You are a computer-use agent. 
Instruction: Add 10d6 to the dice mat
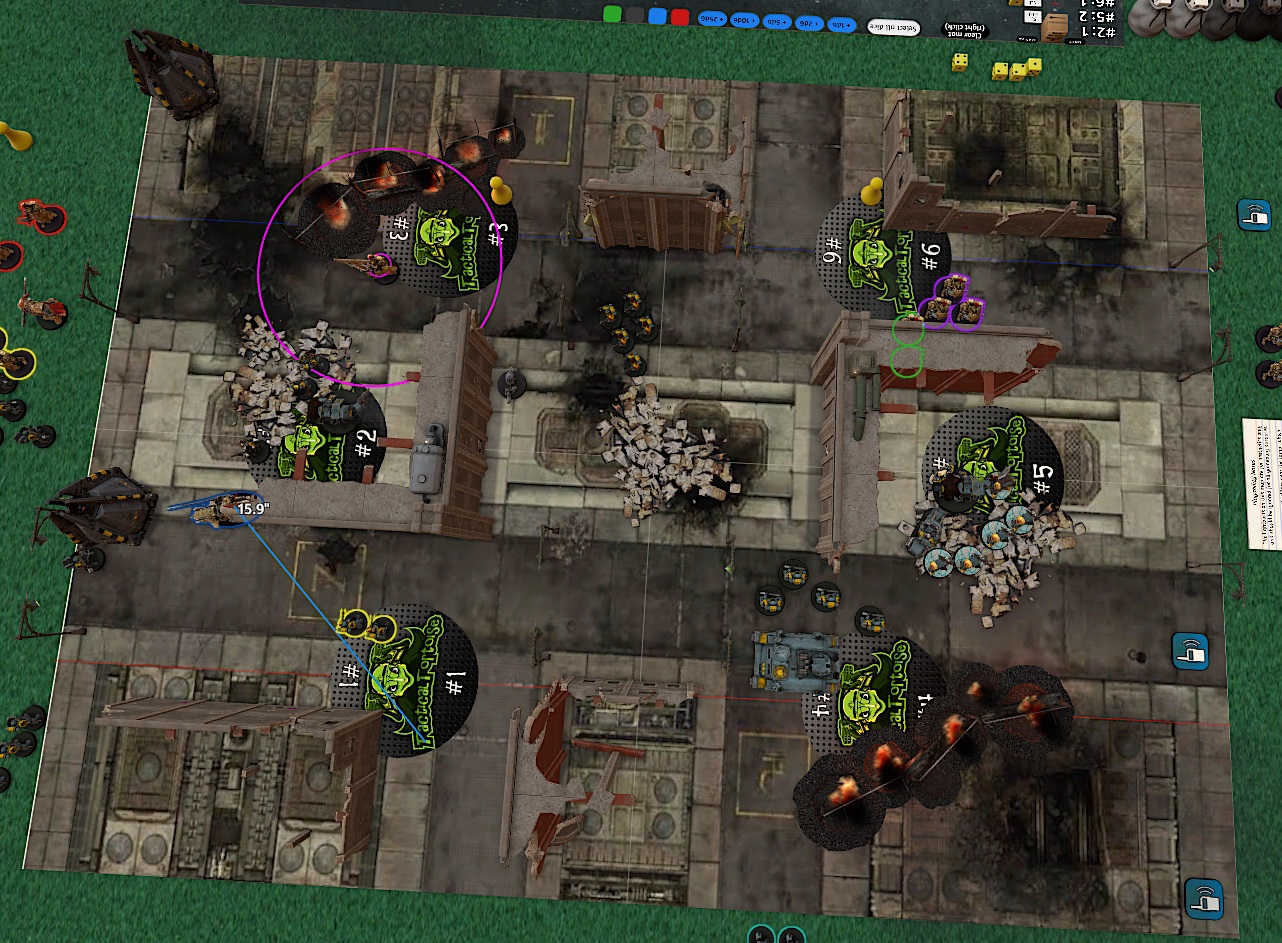coord(745,20)
